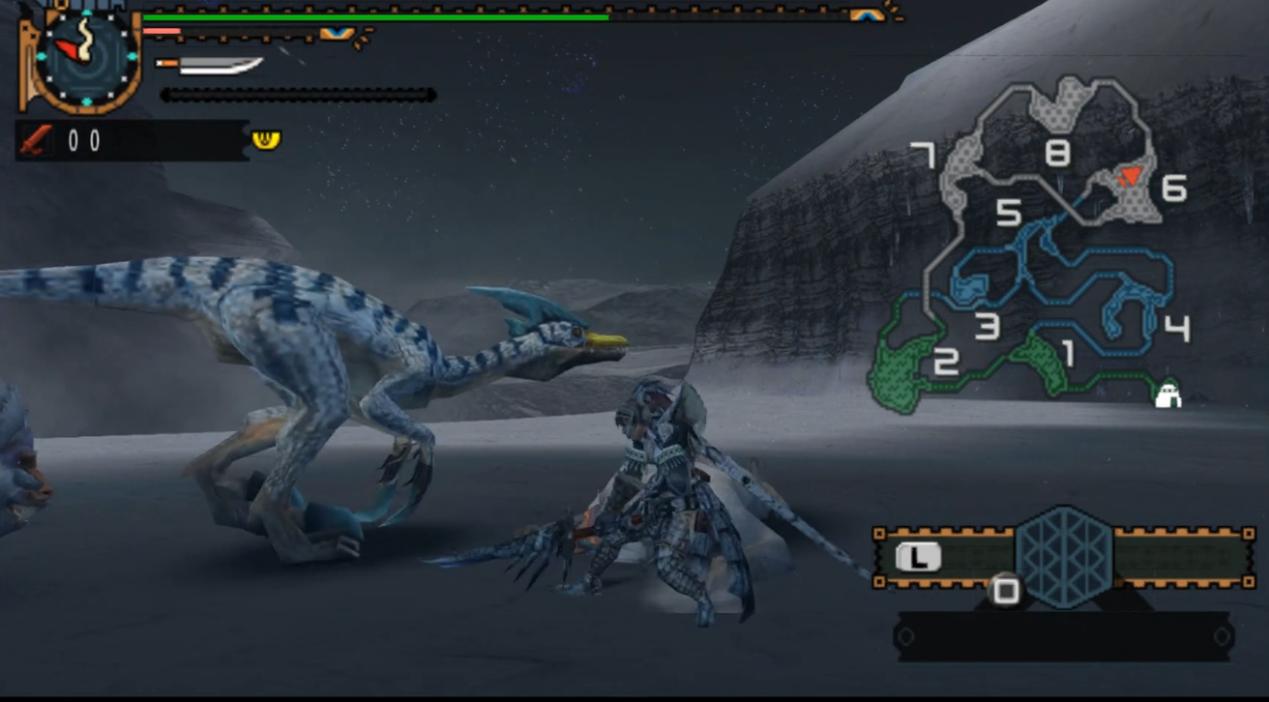The width and height of the screenshot is (1269, 702).
Task: Choose area 5 on the minimap
Action: click(1008, 212)
